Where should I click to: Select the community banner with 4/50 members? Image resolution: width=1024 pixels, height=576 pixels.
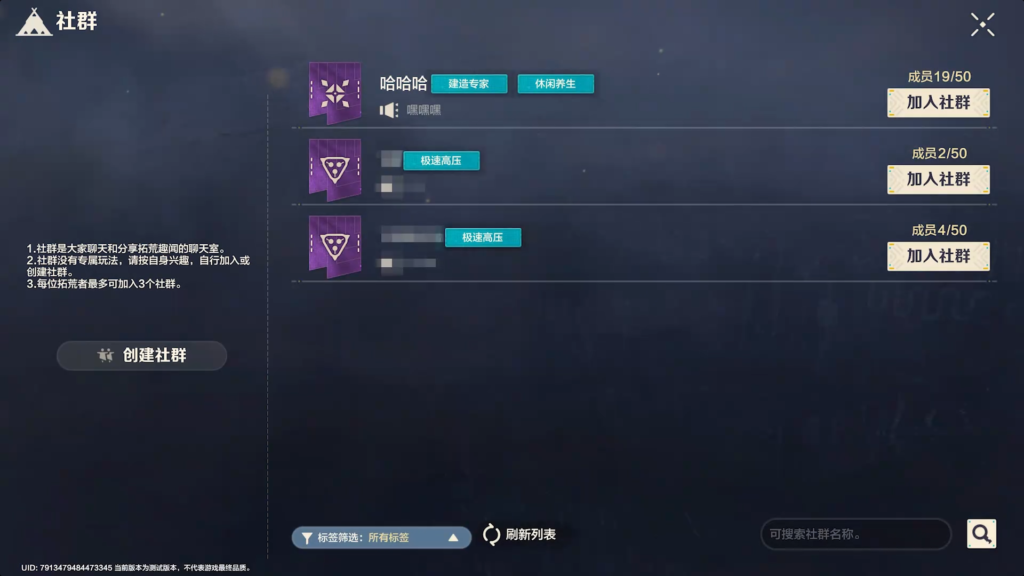334,246
